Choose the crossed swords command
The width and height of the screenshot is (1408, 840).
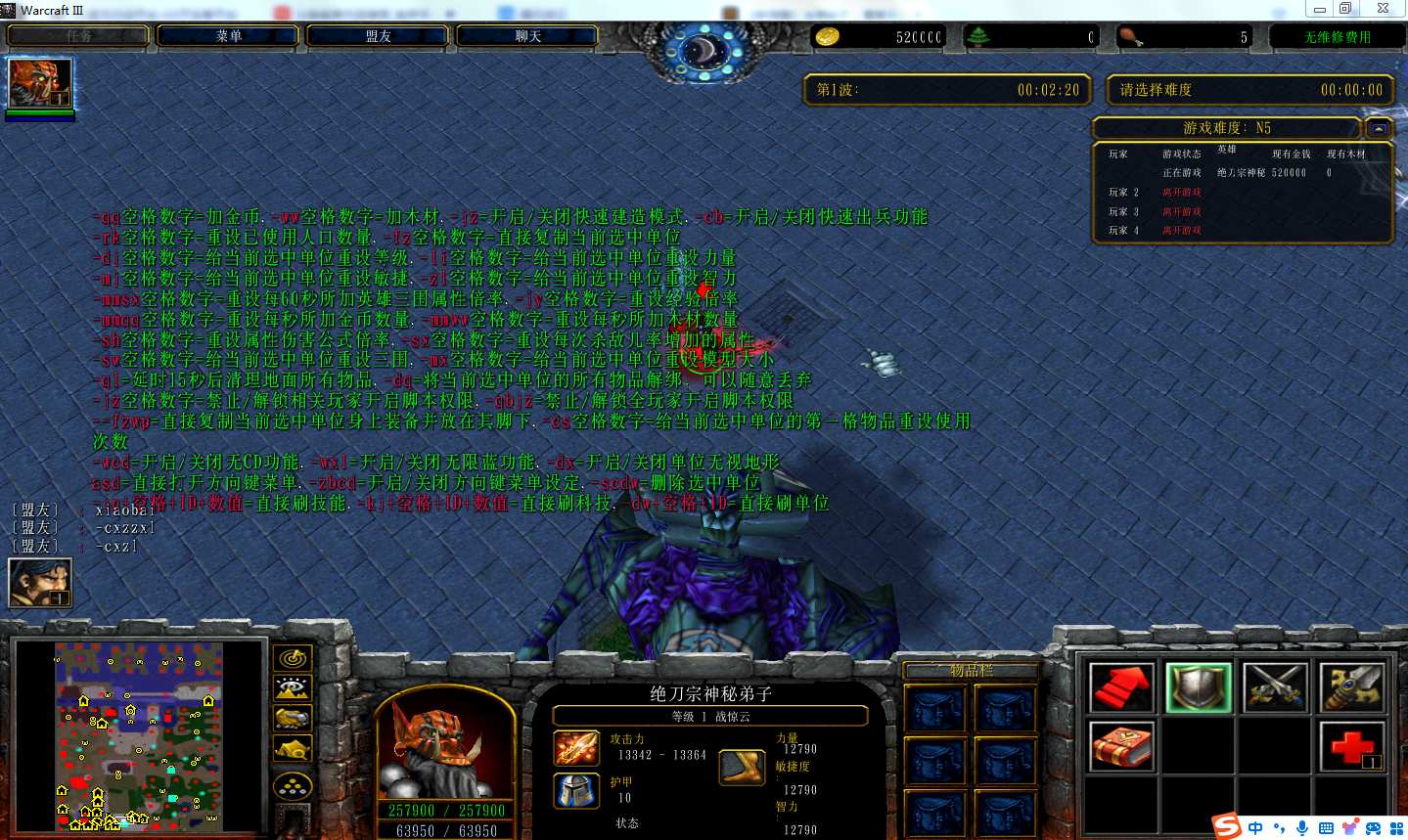[1275, 686]
